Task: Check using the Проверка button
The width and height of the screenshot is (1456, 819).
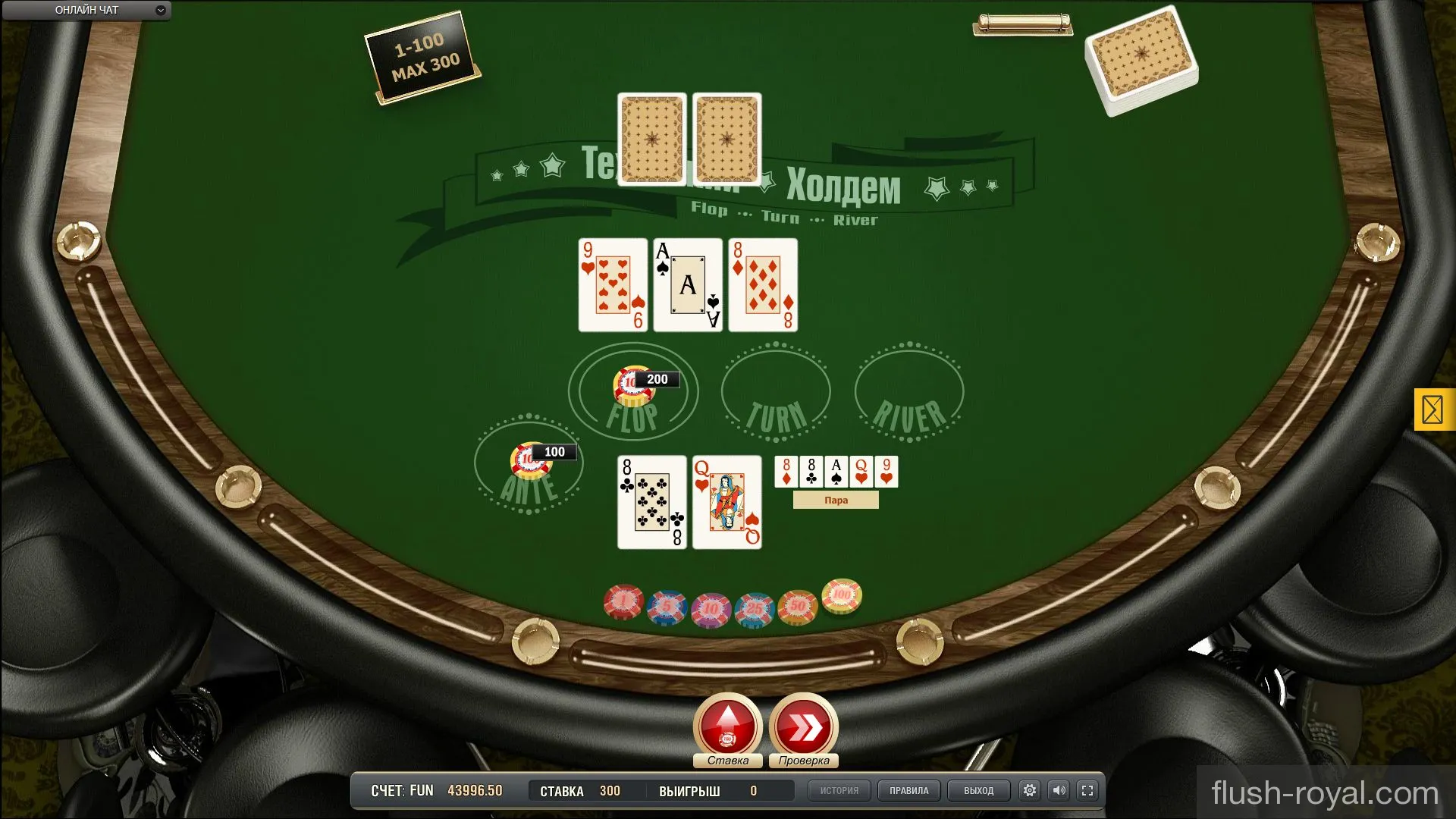Action: coord(803,726)
